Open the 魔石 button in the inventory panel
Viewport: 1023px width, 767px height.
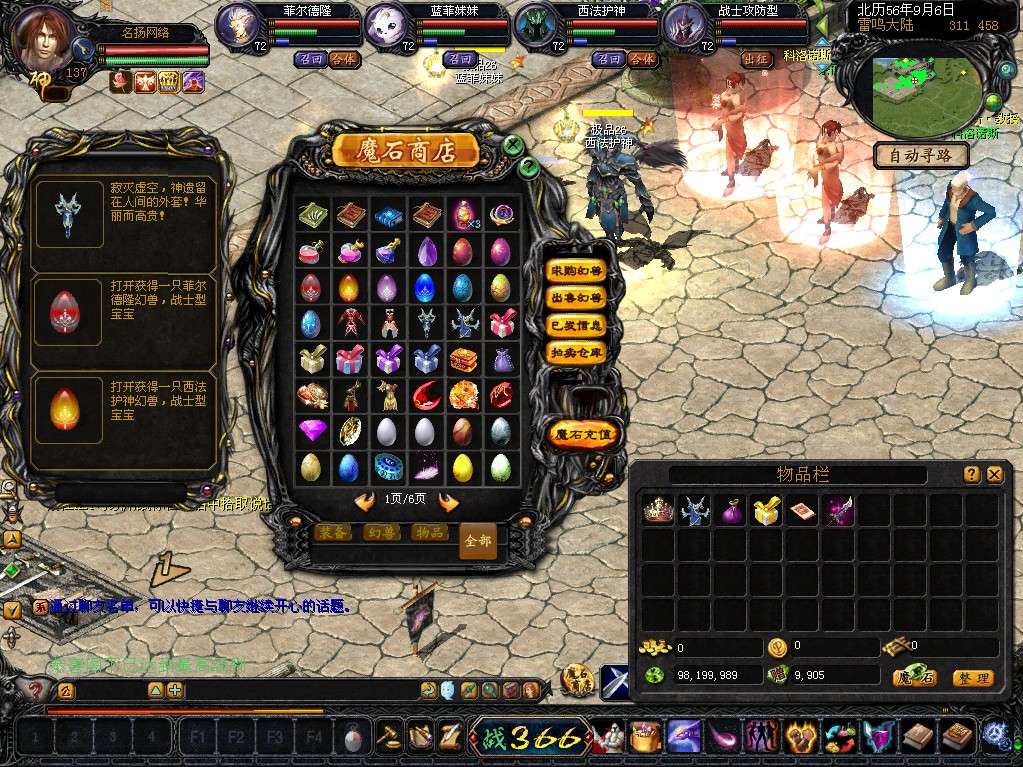(x=915, y=678)
